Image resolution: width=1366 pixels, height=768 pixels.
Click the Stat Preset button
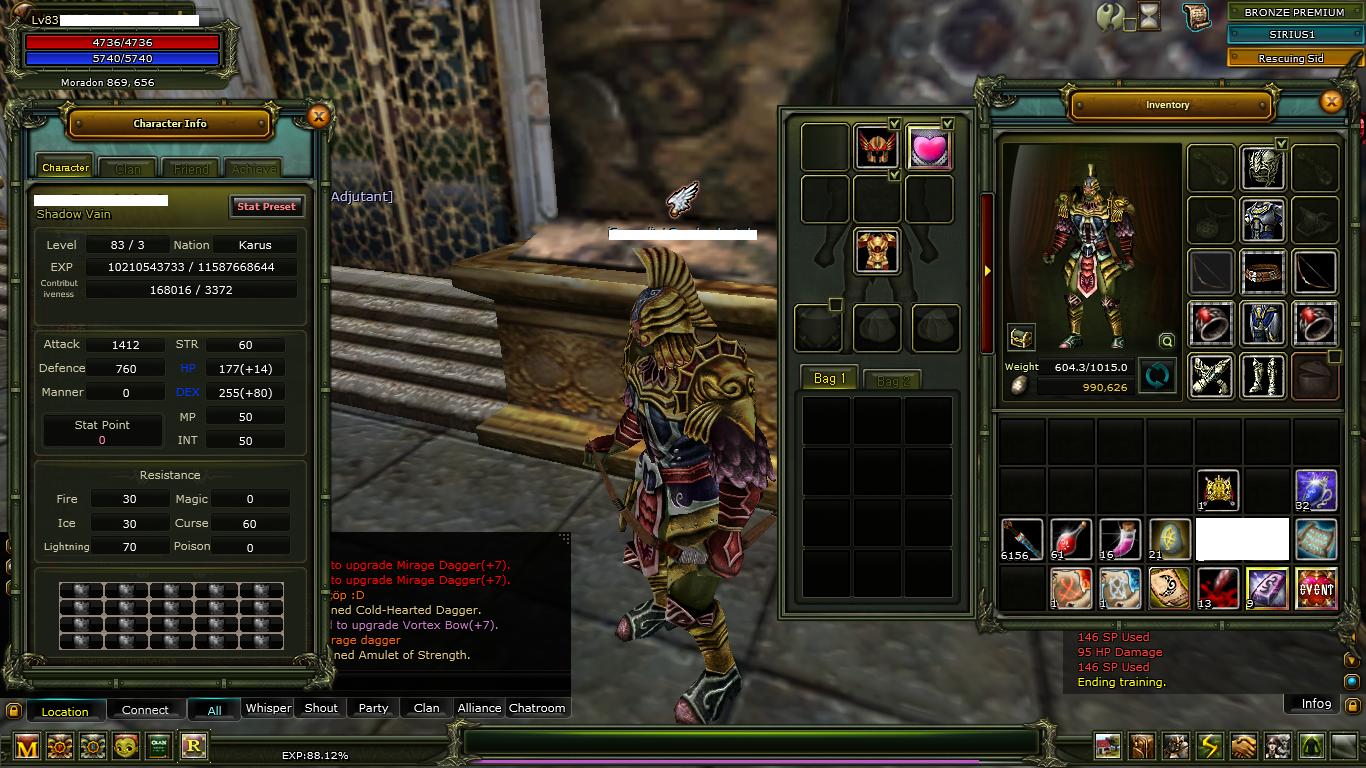266,206
